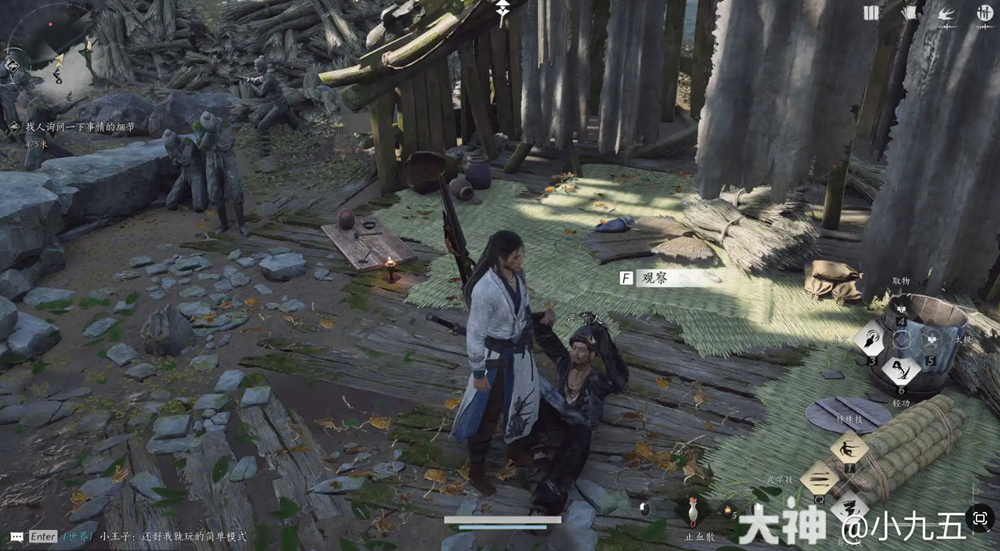Image resolution: width=1000 pixels, height=551 pixels.
Task: Click the swallow bird icon
Action: point(946,13)
